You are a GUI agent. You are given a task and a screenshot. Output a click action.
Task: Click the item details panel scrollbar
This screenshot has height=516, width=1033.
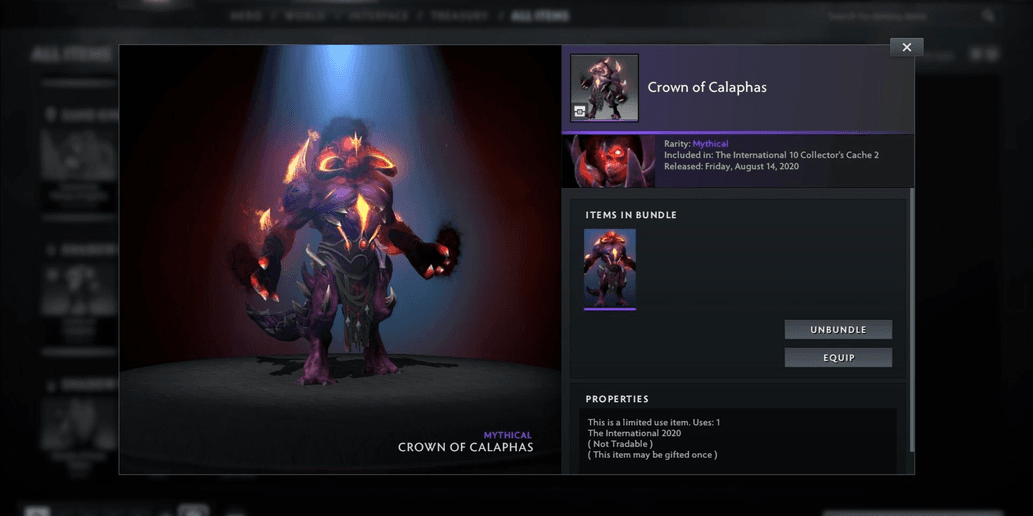[x=911, y=320]
